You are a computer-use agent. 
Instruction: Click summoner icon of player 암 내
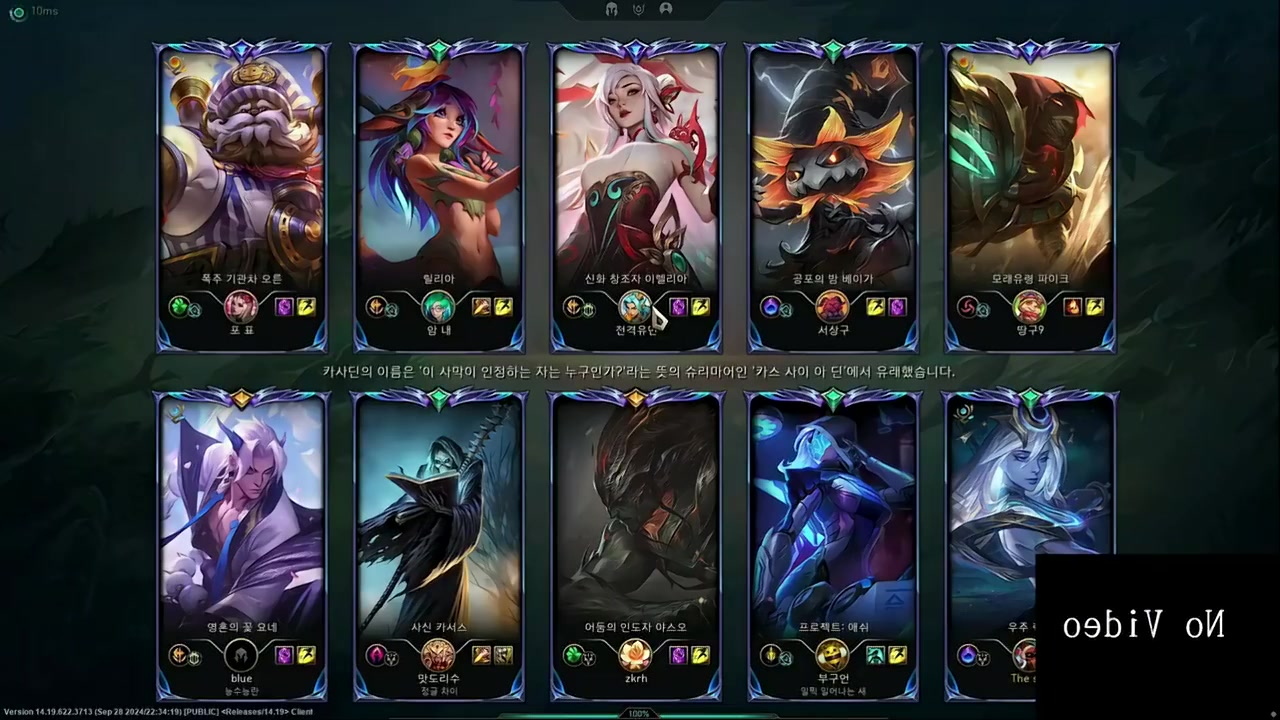438,306
